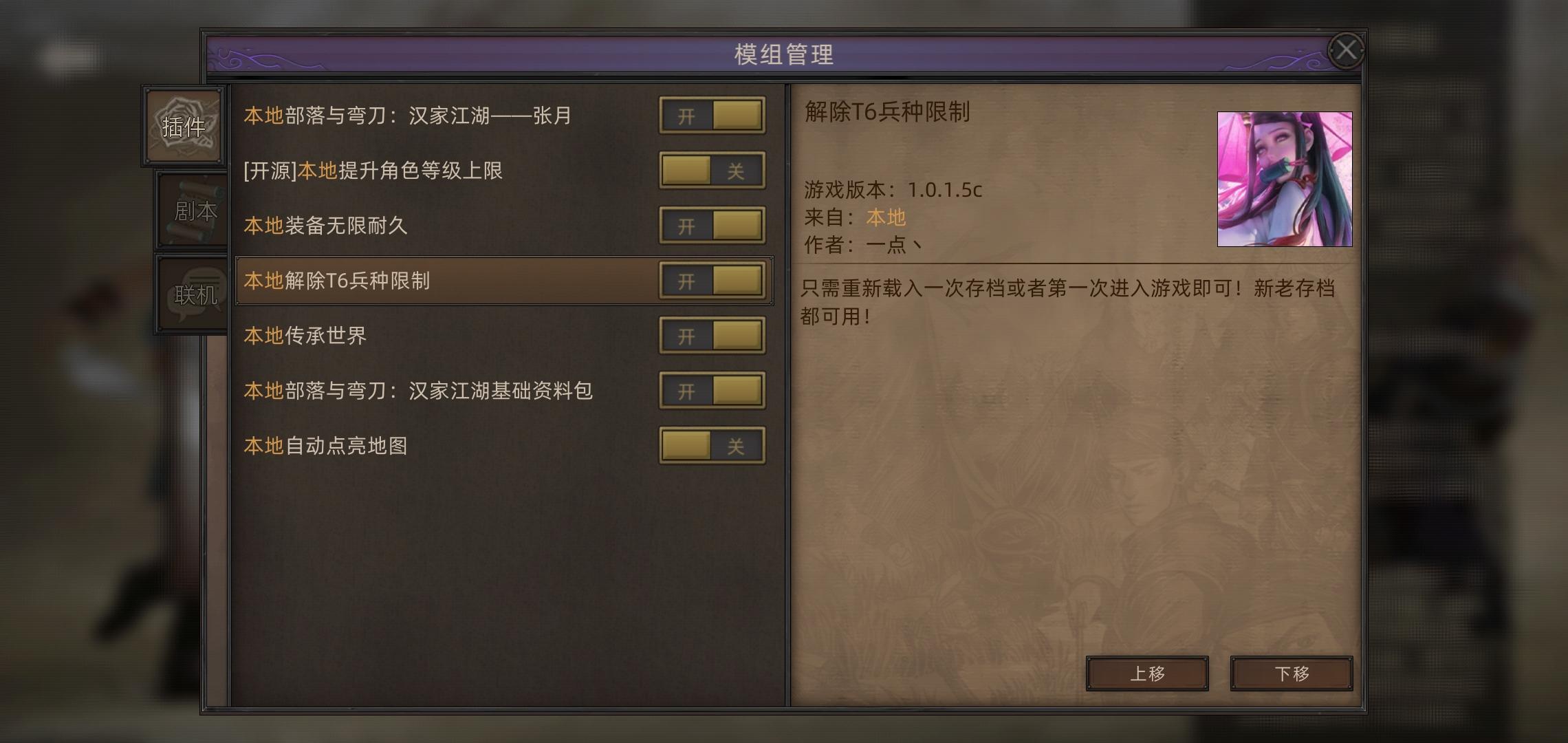Disable the 本地装备无限耐久 mod toggle
The image size is (1568, 743).
coord(712,226)
